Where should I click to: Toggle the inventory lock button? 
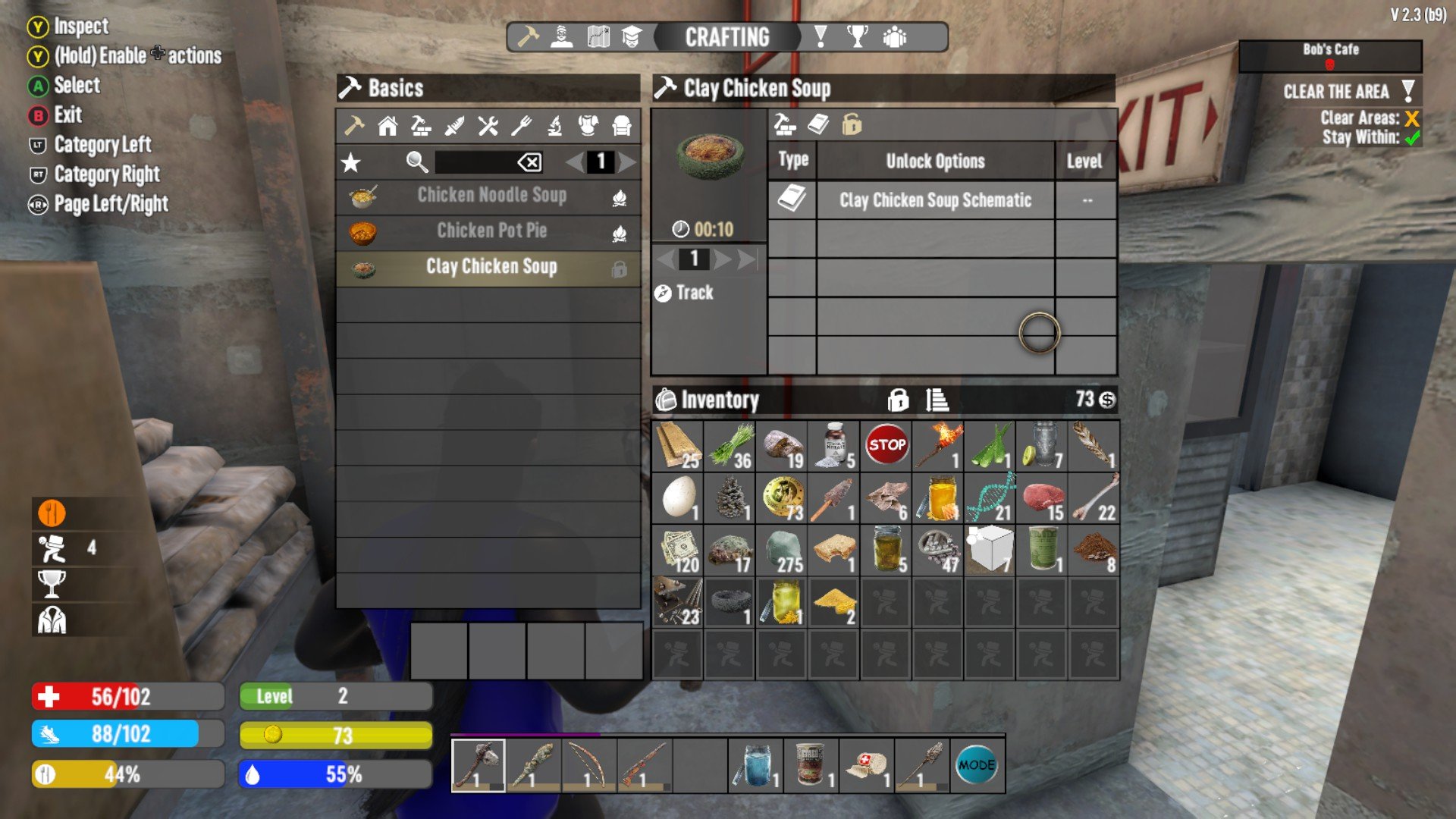898,400
